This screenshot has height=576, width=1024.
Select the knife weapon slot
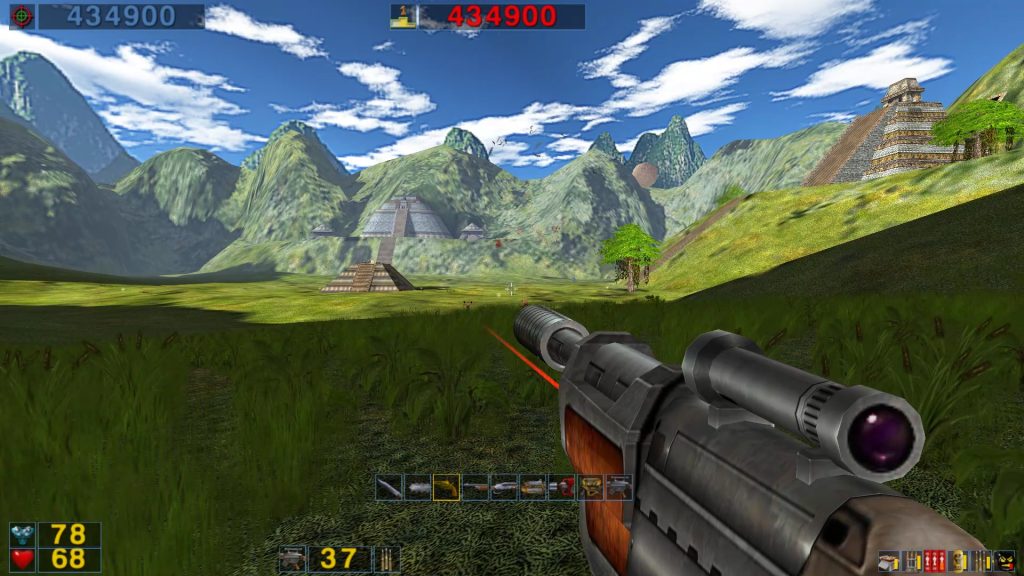click(389, 487)
